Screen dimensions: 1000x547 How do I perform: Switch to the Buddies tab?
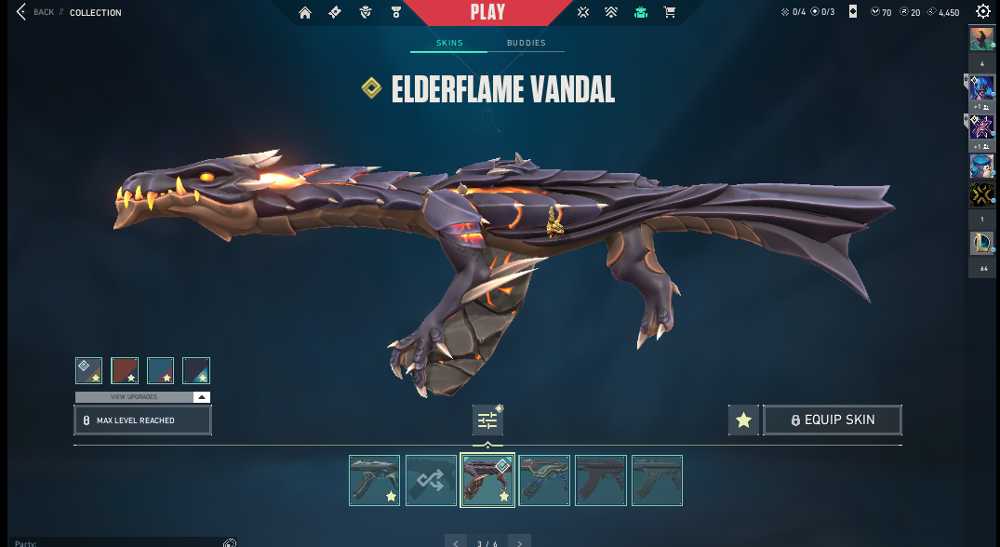[526, 43]
